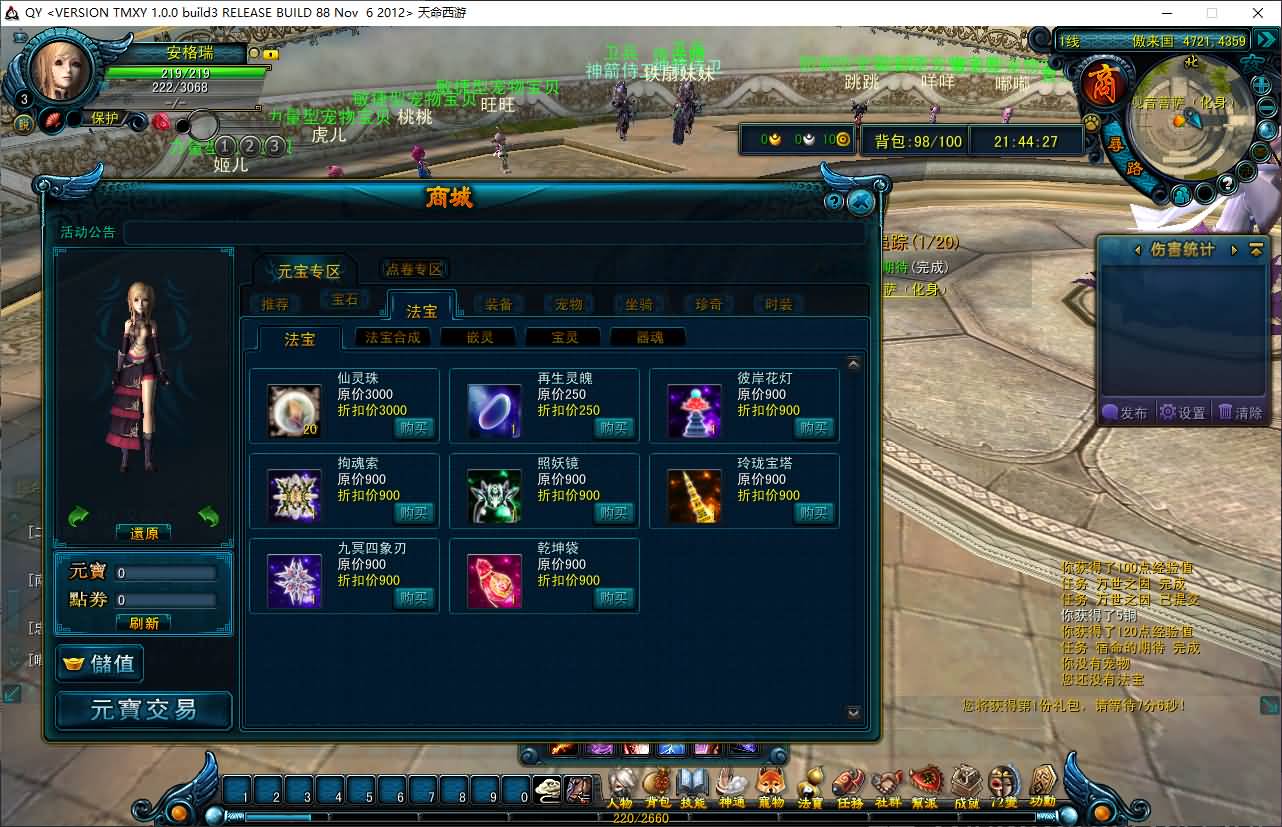Viewport: 1282px width, 827px height.
Task: Open 设置 in the damage statistics panel
Action: pyautogui.click(x=1182, y=412)
